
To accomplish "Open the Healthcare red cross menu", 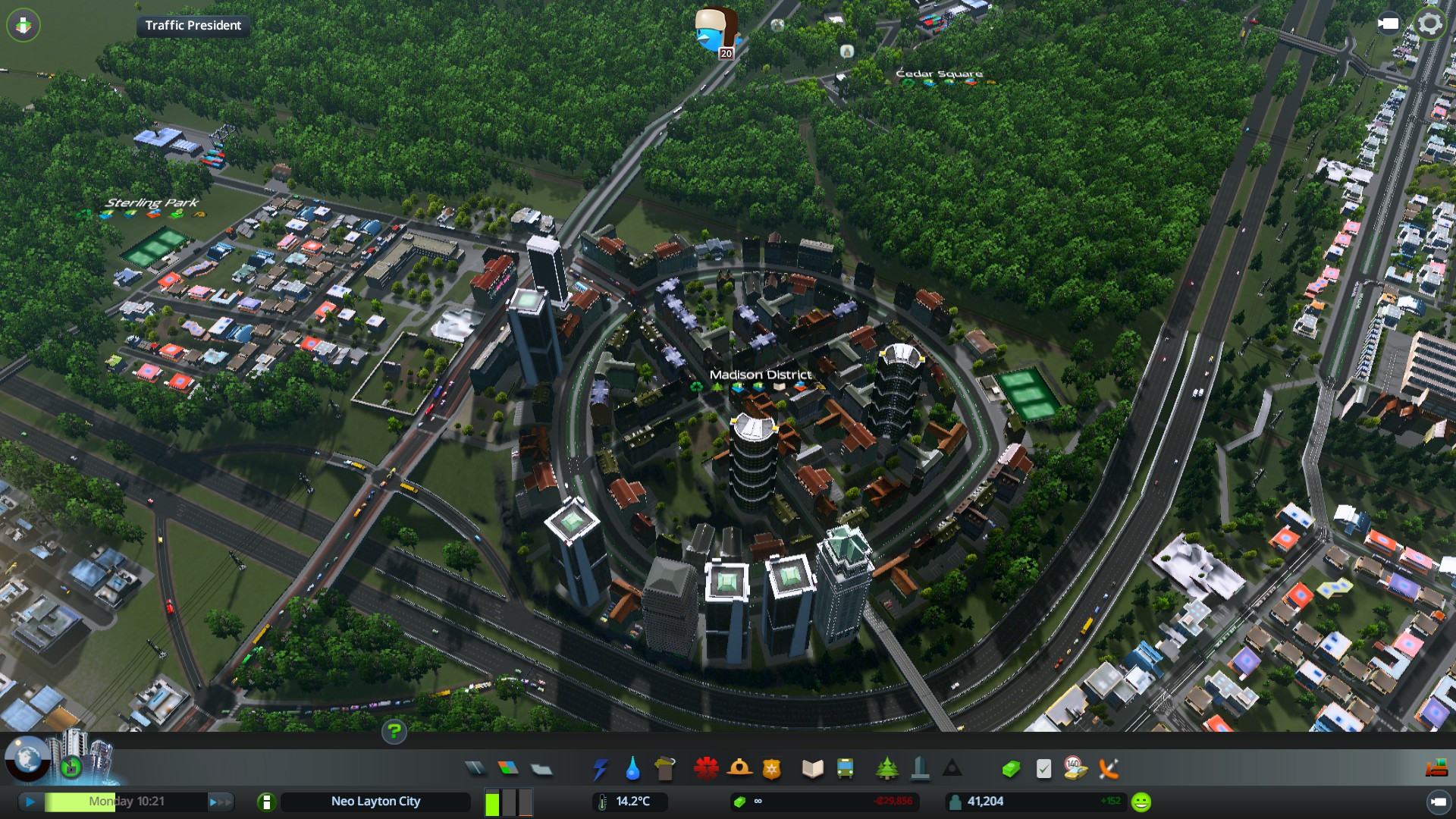I will pos(706,769).
